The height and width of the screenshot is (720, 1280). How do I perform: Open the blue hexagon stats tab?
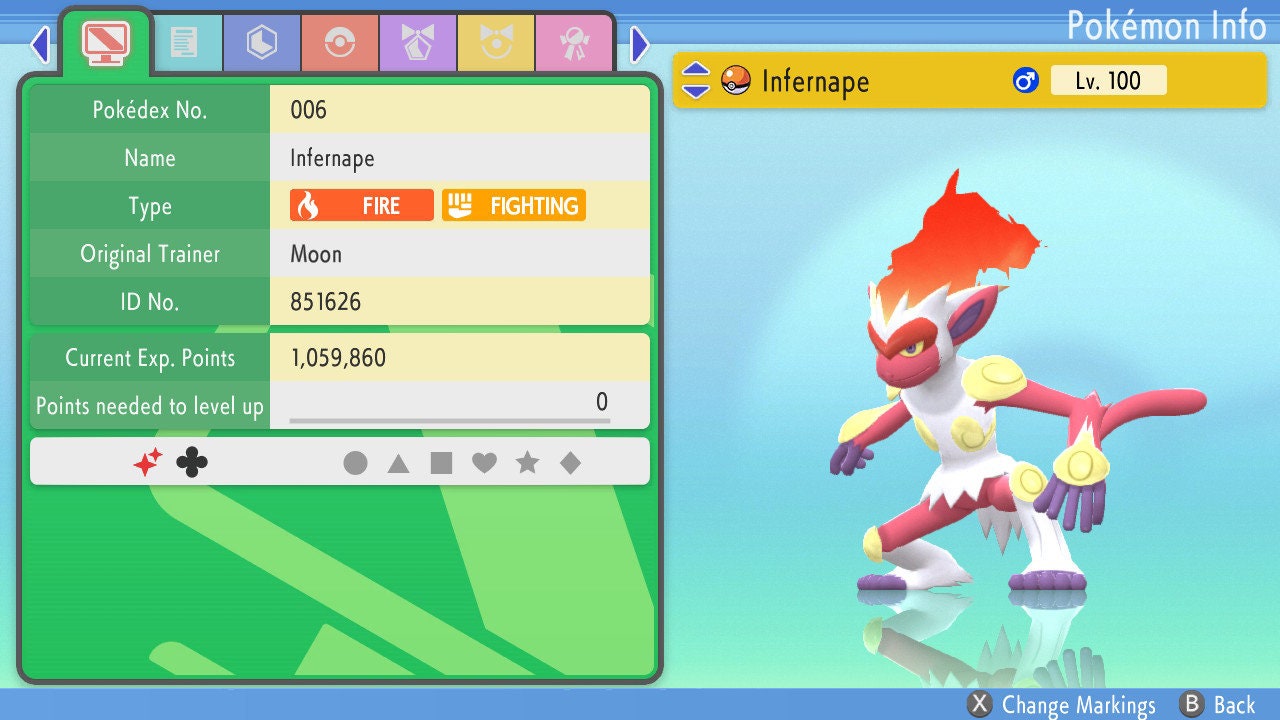(x=262, y=43)
